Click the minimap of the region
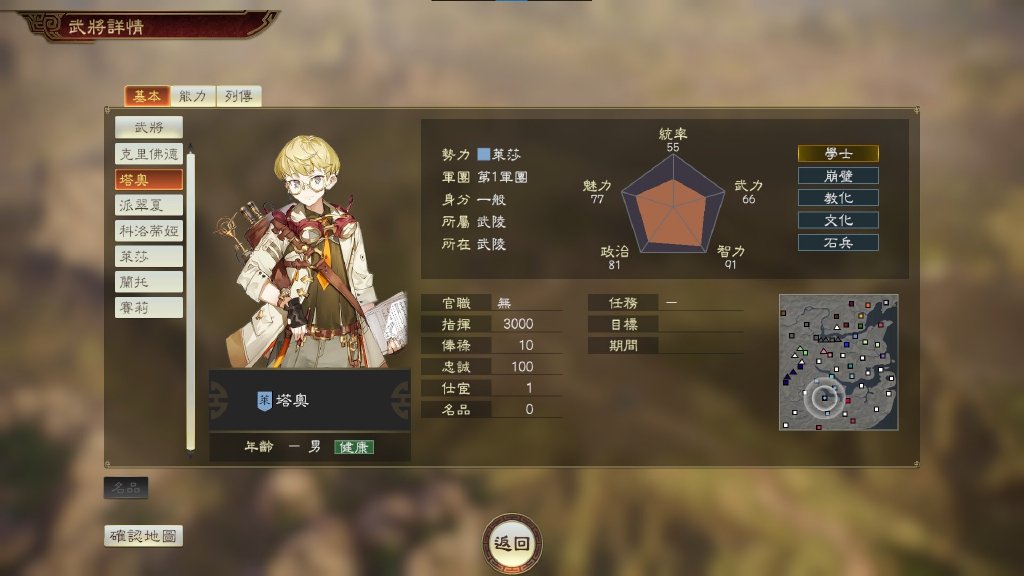The width and height of the screenshot is (1024, 576). (x=838, y=362)
